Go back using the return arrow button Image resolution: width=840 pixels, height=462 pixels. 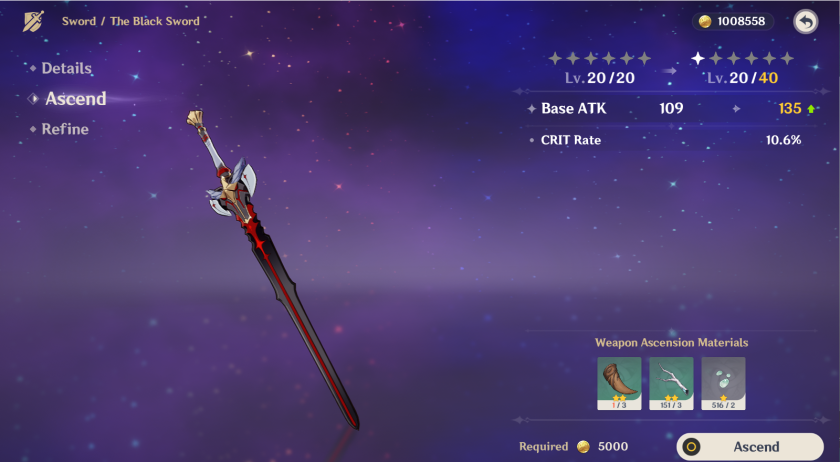tap(805, 21)
